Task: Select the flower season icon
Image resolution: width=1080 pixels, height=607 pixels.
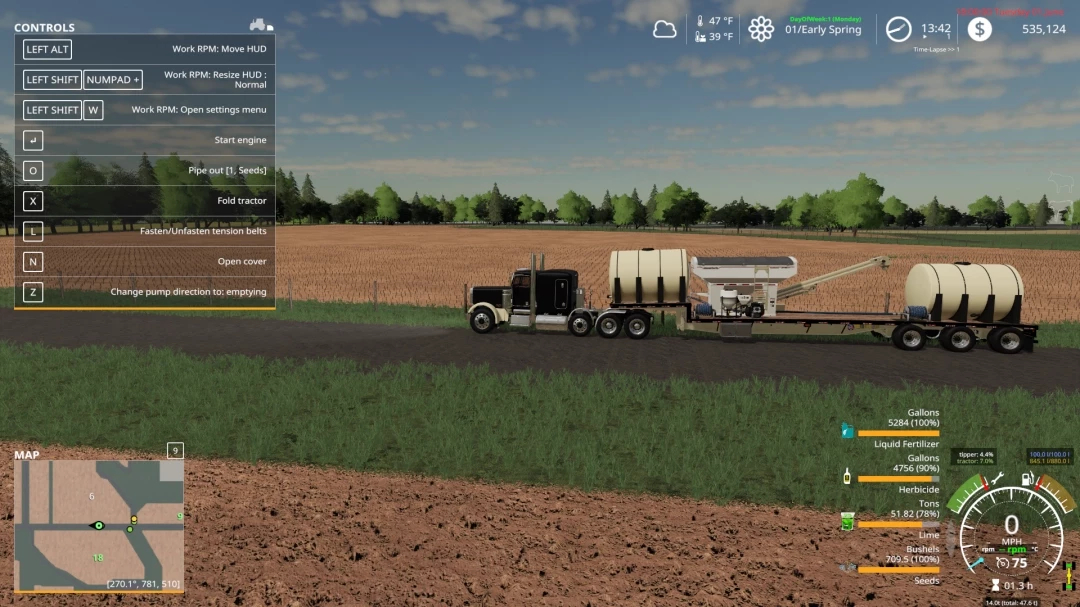Action: pos(761,29)
